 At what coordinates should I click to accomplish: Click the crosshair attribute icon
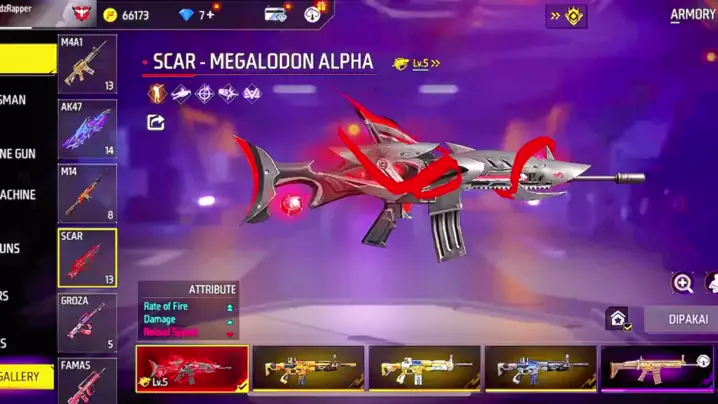[x=204, y=94]
